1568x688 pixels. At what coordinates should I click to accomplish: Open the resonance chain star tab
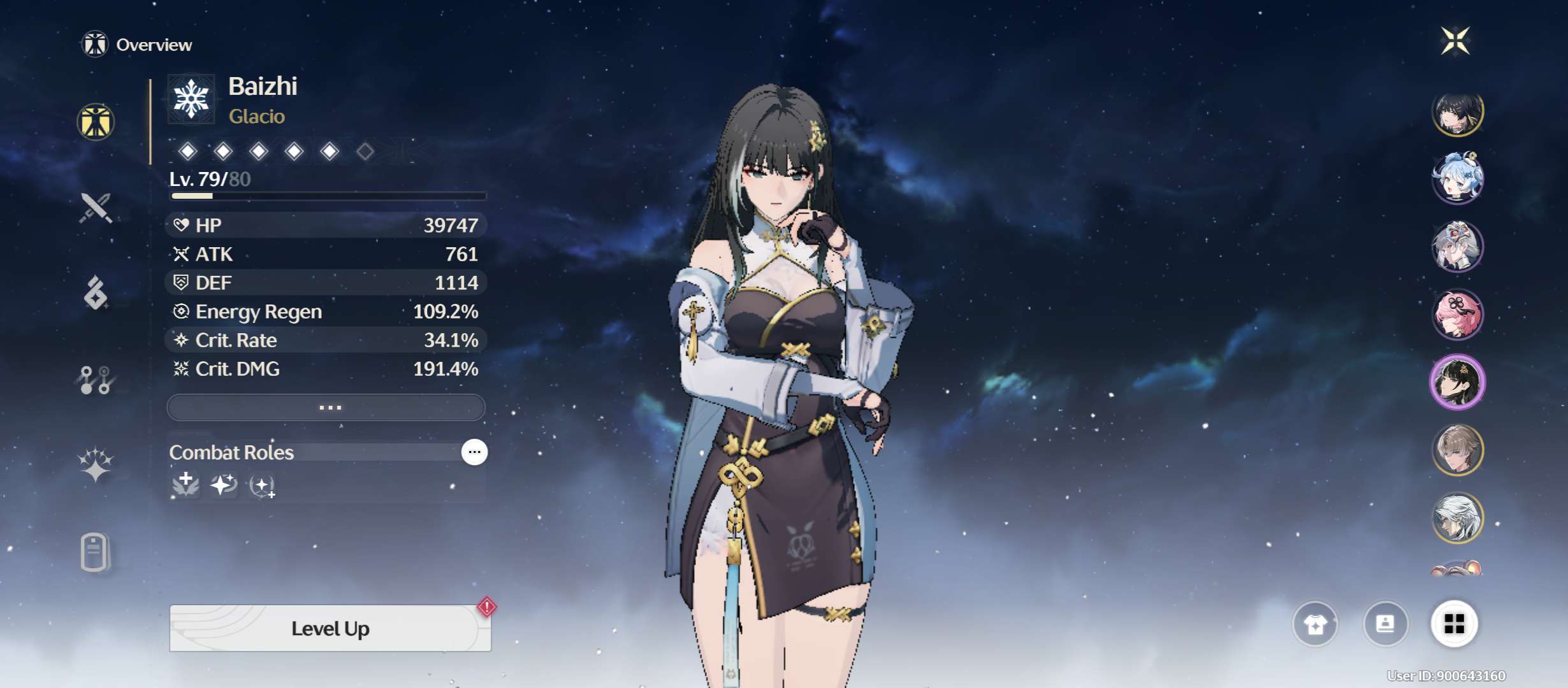96,465
